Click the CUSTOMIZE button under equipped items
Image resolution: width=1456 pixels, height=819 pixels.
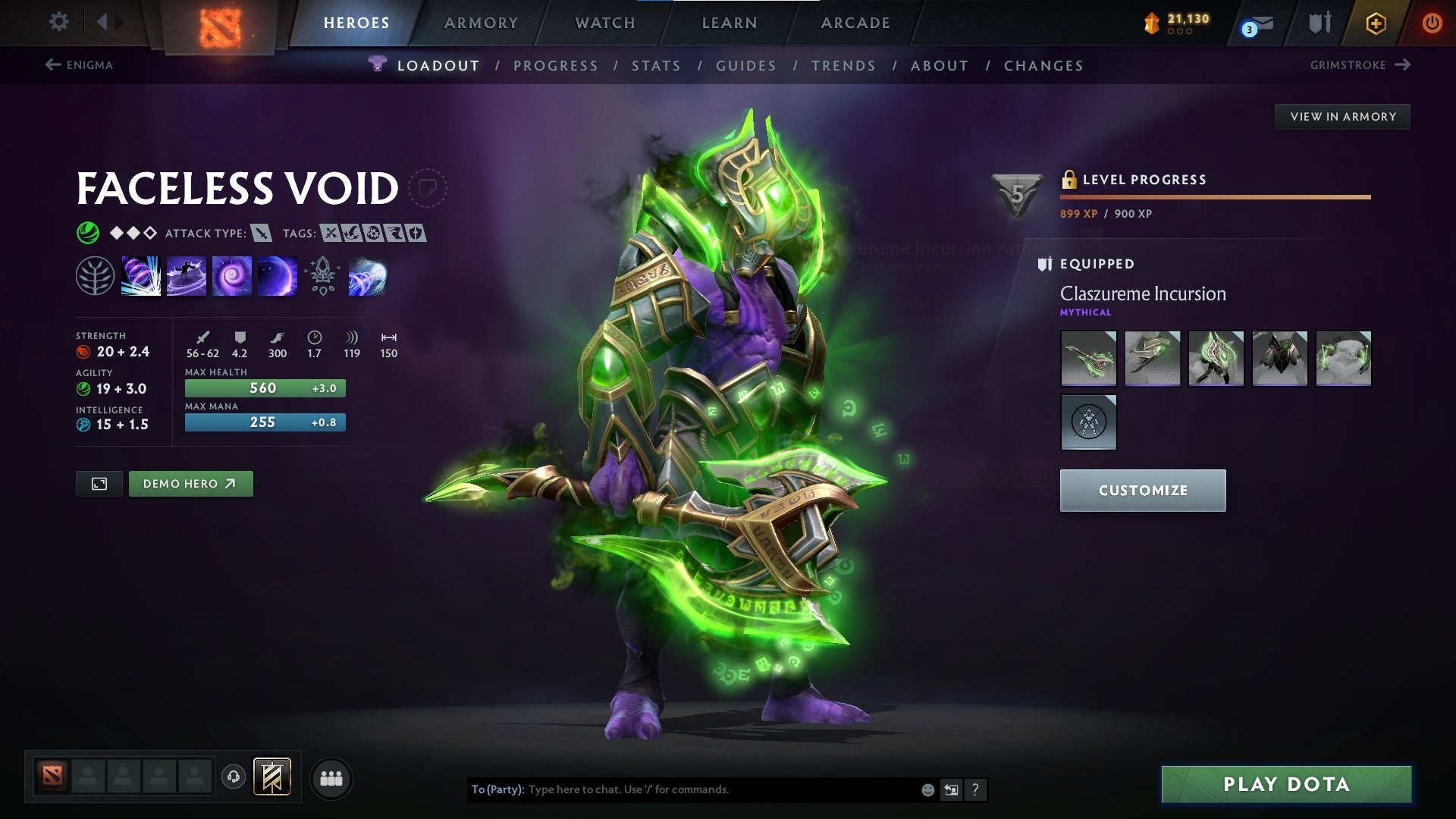pos(1142,490)
